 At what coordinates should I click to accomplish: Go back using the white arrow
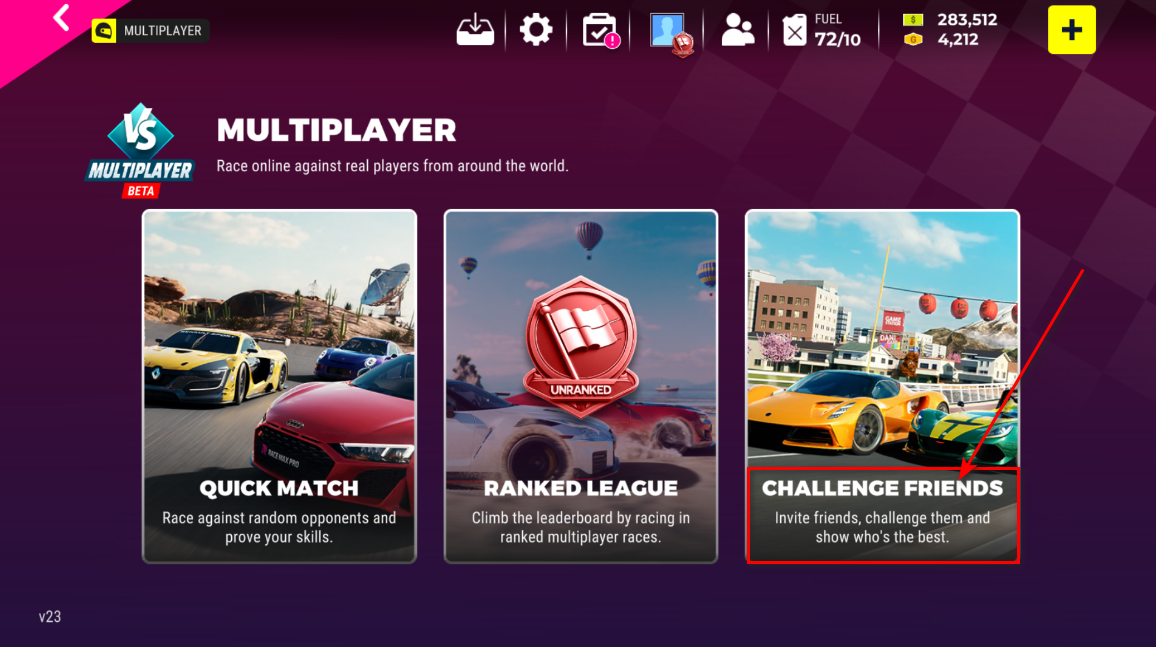tap(62, 17)
